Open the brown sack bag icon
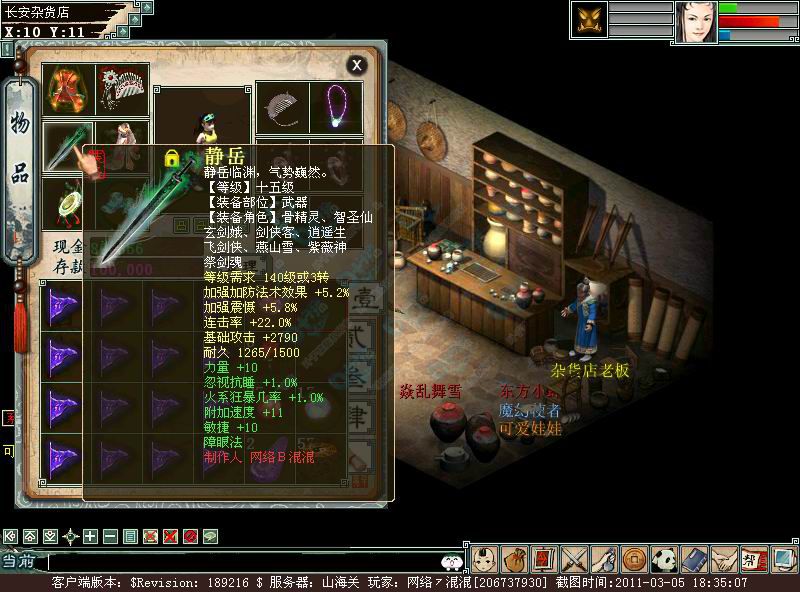 (515, 558)
